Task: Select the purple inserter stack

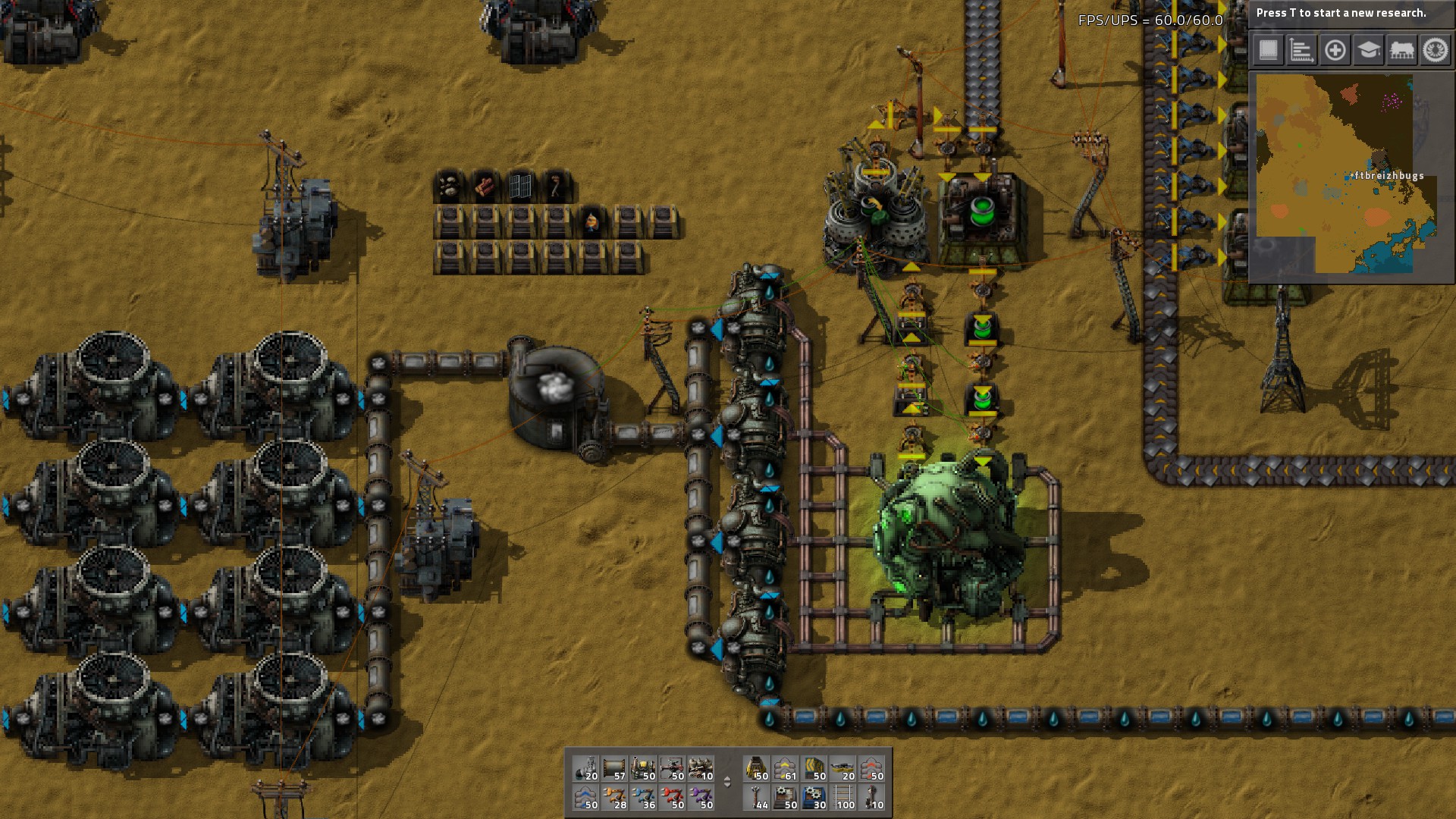Action: 701,797
